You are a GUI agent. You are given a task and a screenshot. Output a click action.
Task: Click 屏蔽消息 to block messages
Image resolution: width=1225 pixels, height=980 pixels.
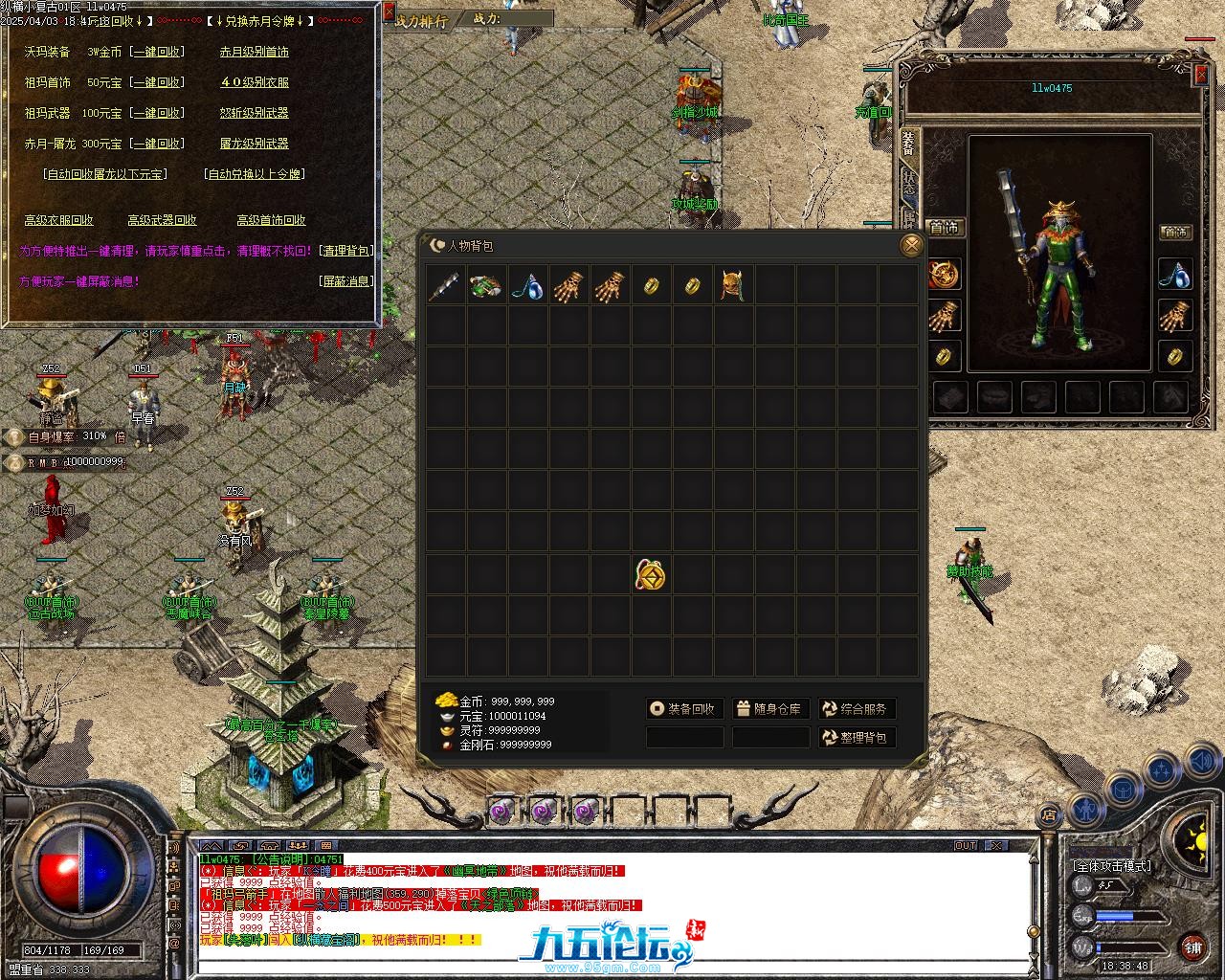pyautogui.click(x=345, y=281)
